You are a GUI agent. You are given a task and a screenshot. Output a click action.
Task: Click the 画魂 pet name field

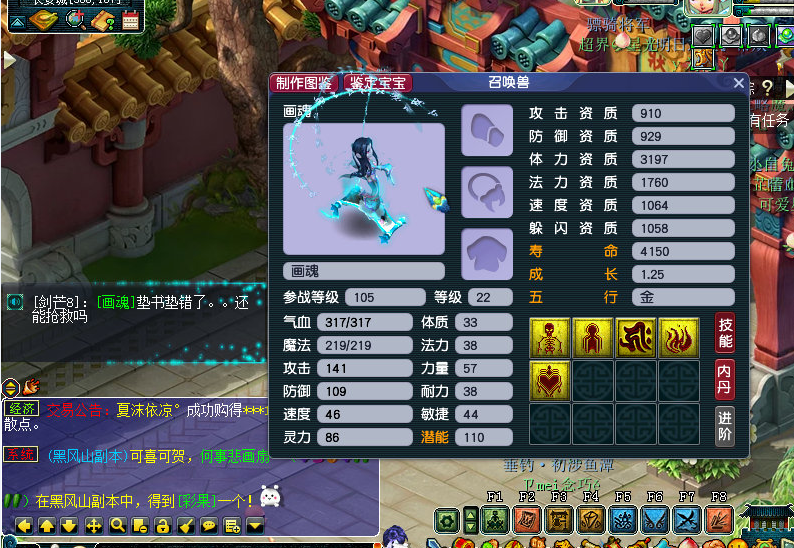[364, 271]
